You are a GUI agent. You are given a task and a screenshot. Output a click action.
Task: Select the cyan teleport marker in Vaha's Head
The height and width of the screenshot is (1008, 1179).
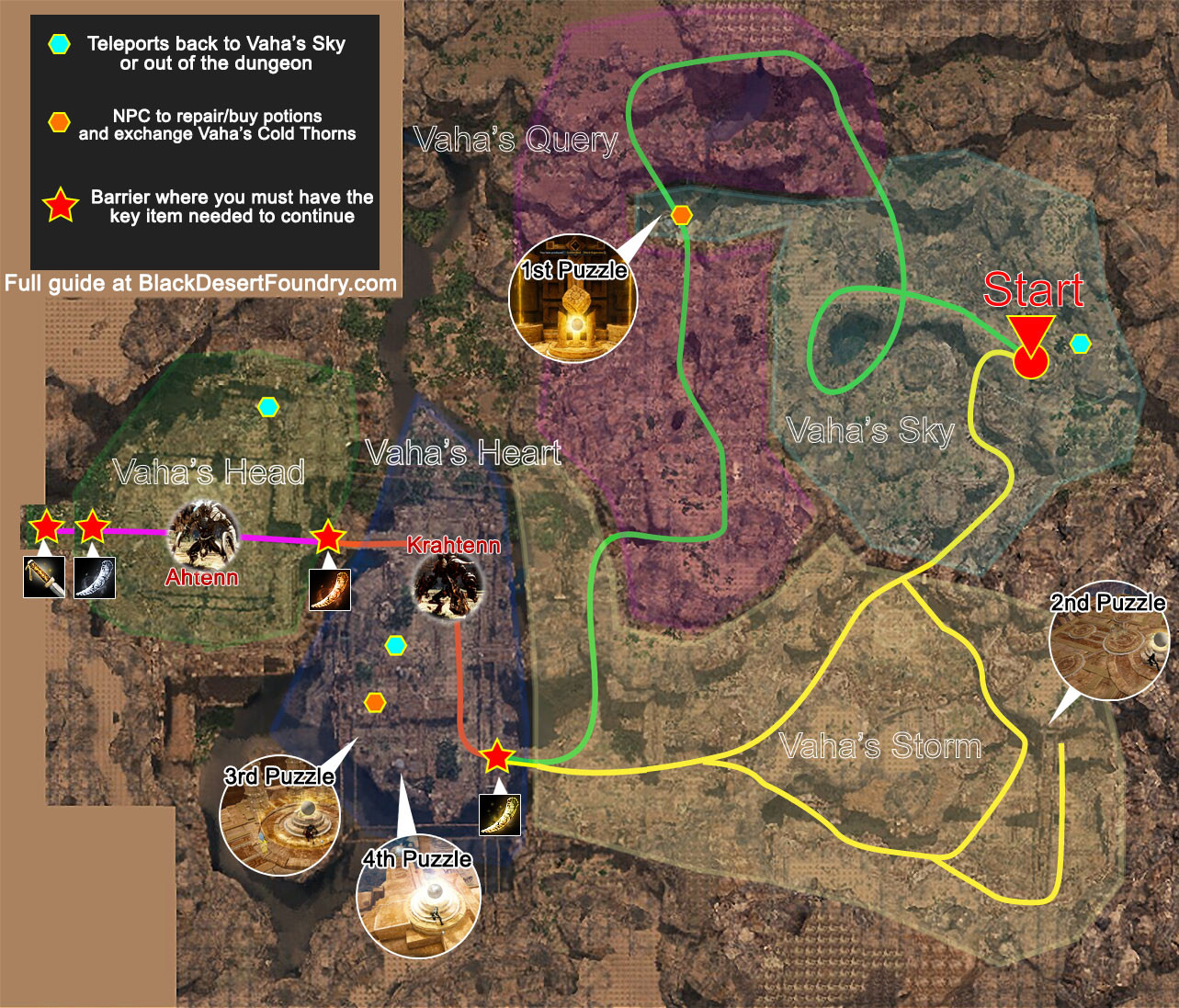point(267,407)
